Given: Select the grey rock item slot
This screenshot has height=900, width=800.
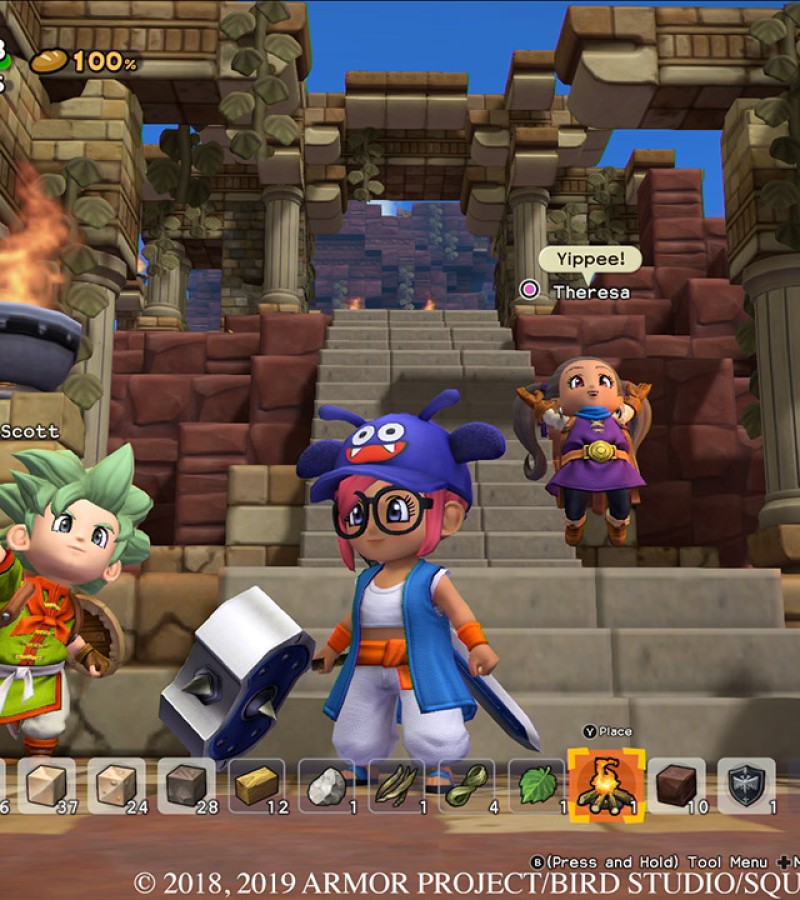Looking at the screenshot, I should pos(326,785).
